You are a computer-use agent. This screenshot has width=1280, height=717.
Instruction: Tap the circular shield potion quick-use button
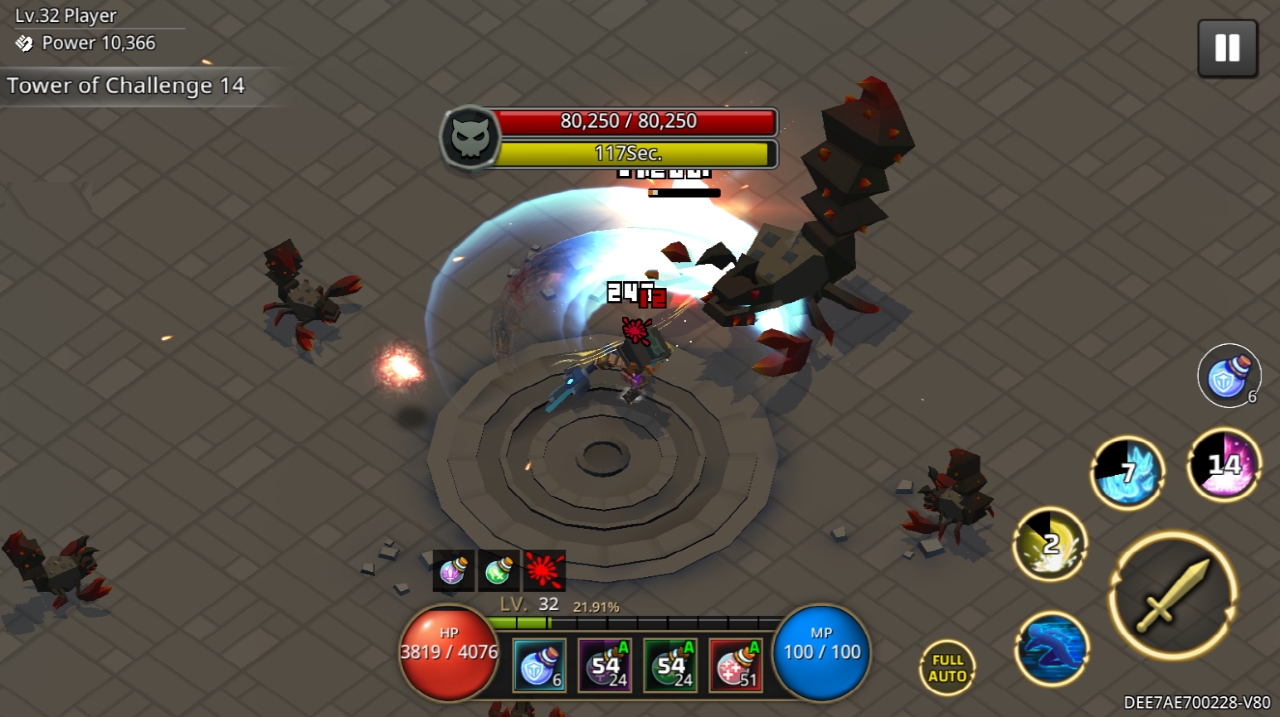tap(1229, 376)
